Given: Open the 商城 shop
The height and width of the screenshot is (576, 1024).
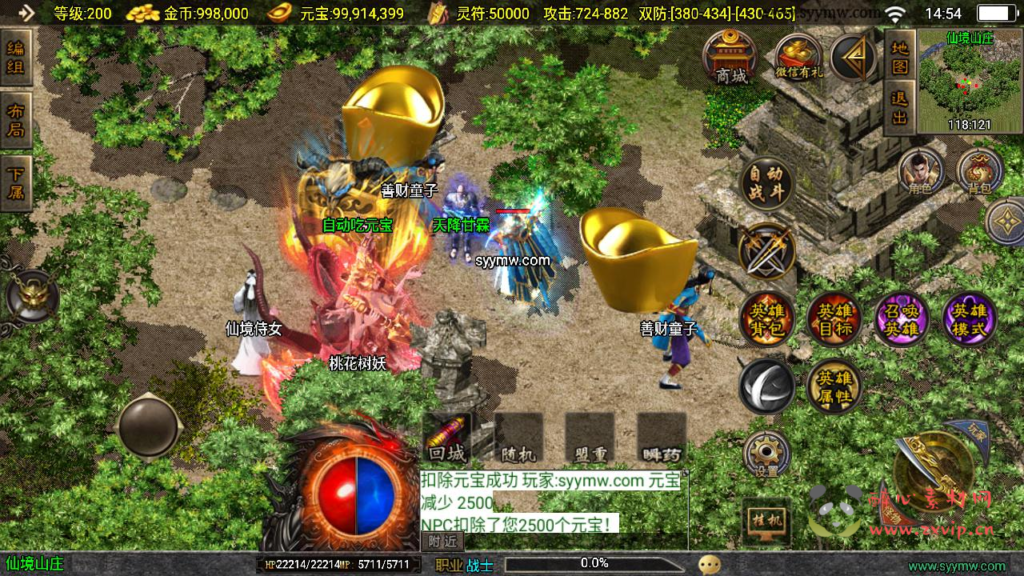Looking at the screenshot, I should click(x=731, y=56).
